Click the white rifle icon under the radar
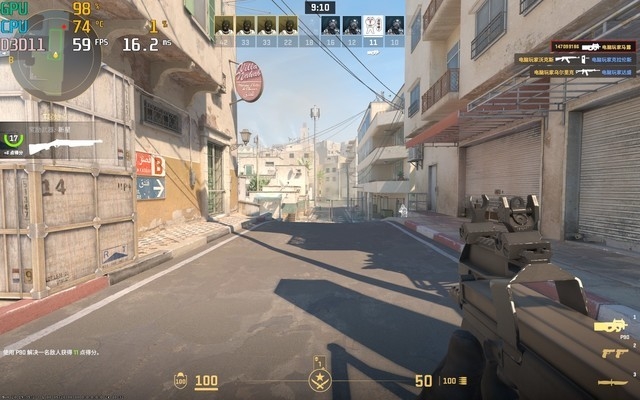This screenshot has height=400, width=640. tap(64, 147)
